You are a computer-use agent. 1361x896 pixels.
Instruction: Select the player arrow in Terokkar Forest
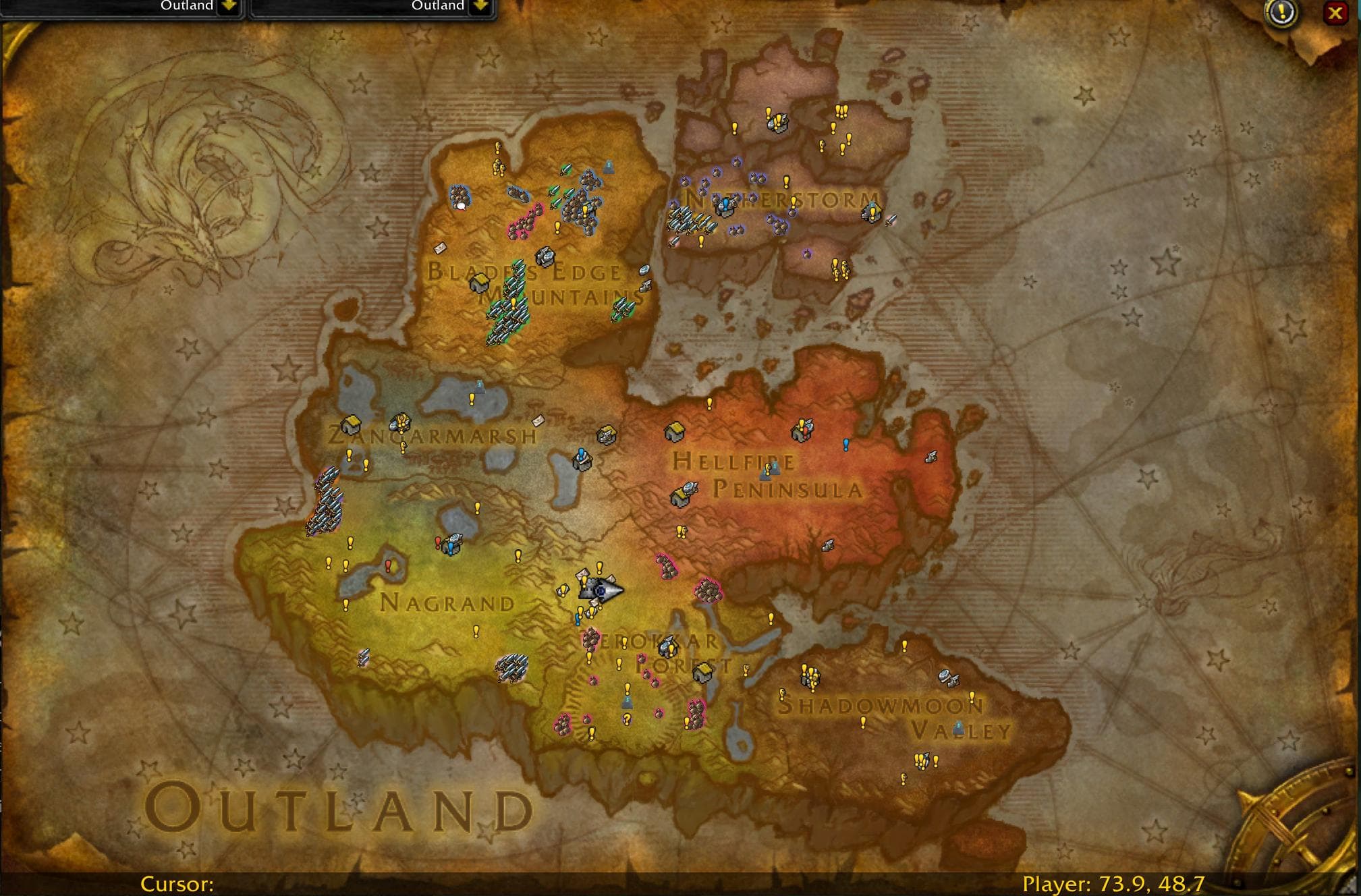pos(601,589)
